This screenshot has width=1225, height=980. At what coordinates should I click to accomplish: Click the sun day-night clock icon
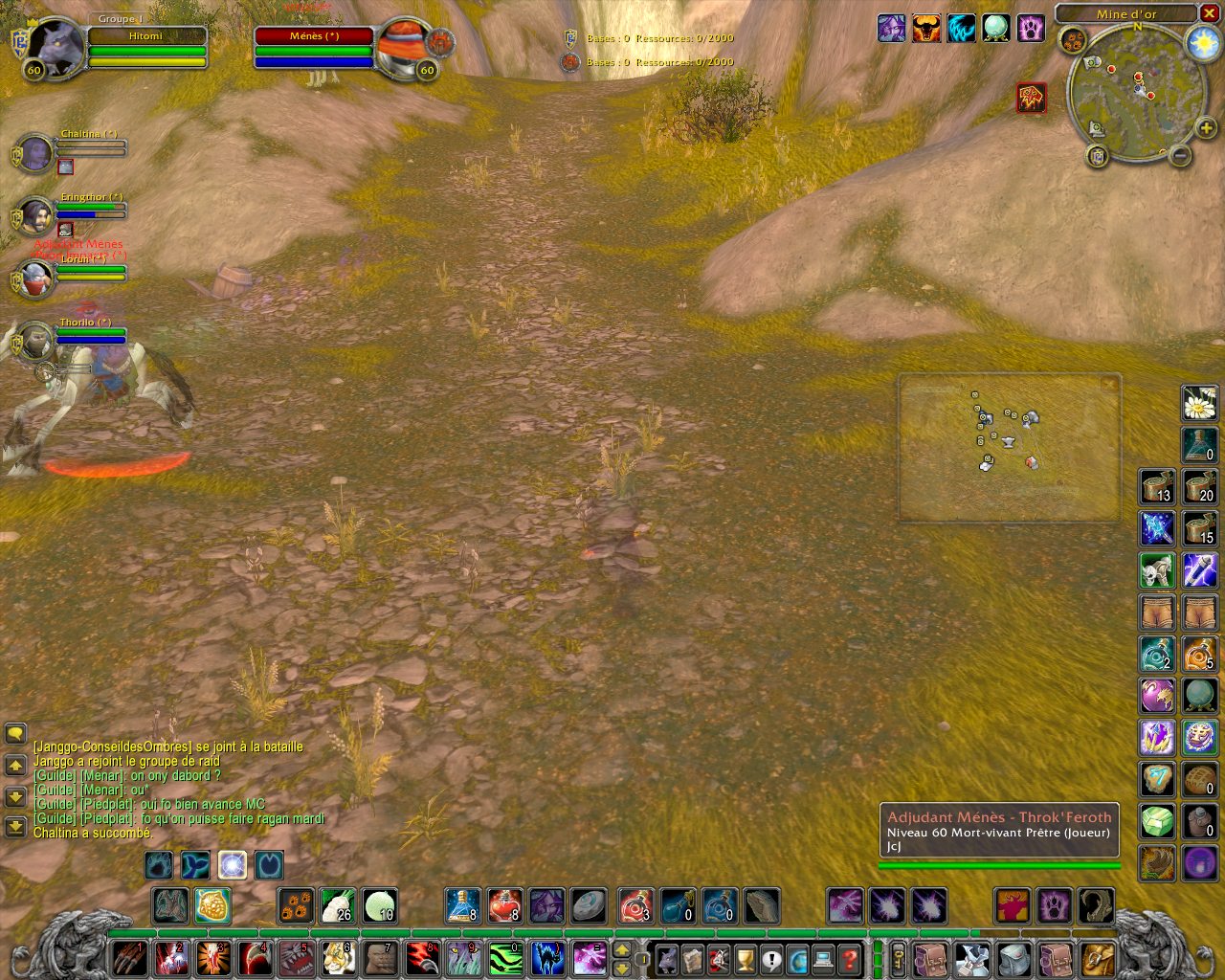[1202, 43]
